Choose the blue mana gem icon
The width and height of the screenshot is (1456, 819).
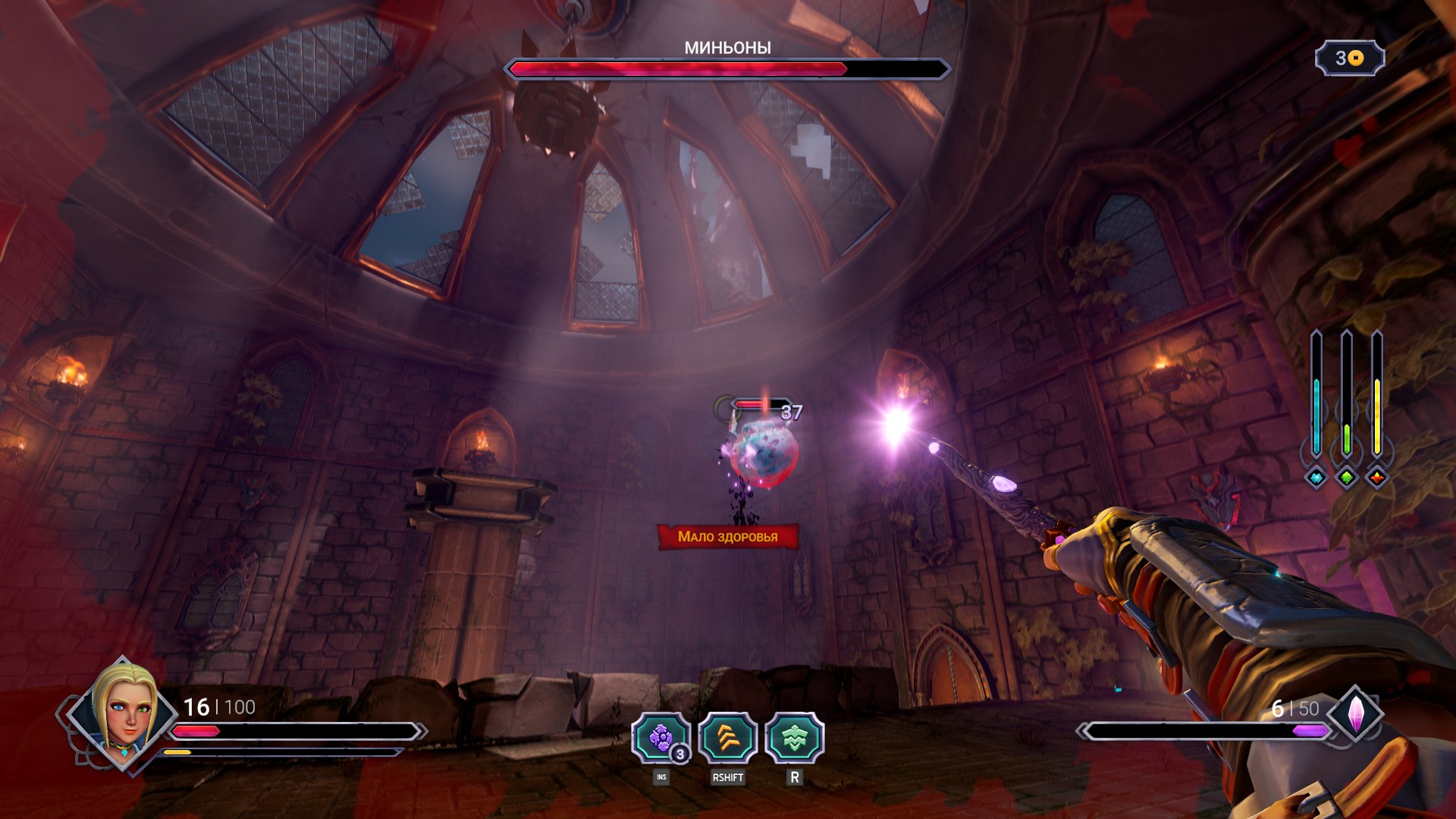click(1316, 478)
